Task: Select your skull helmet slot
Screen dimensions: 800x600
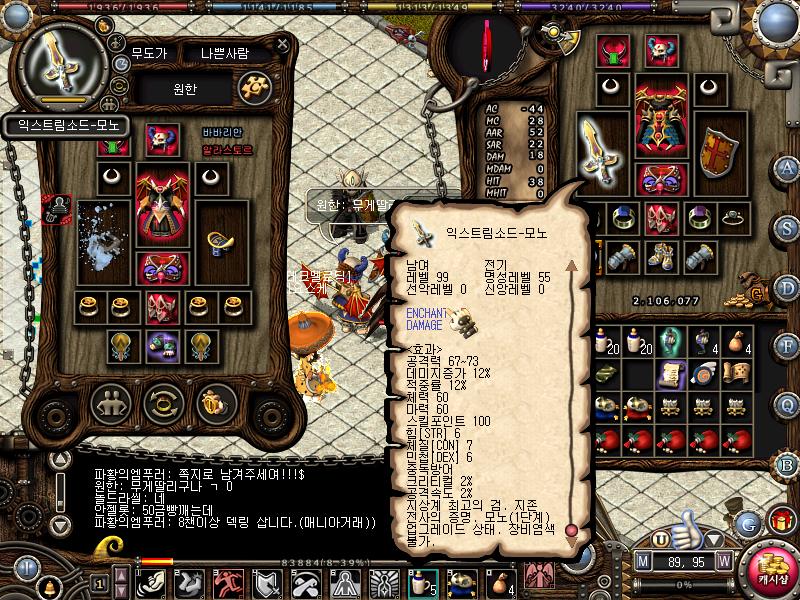Action: 658,51
